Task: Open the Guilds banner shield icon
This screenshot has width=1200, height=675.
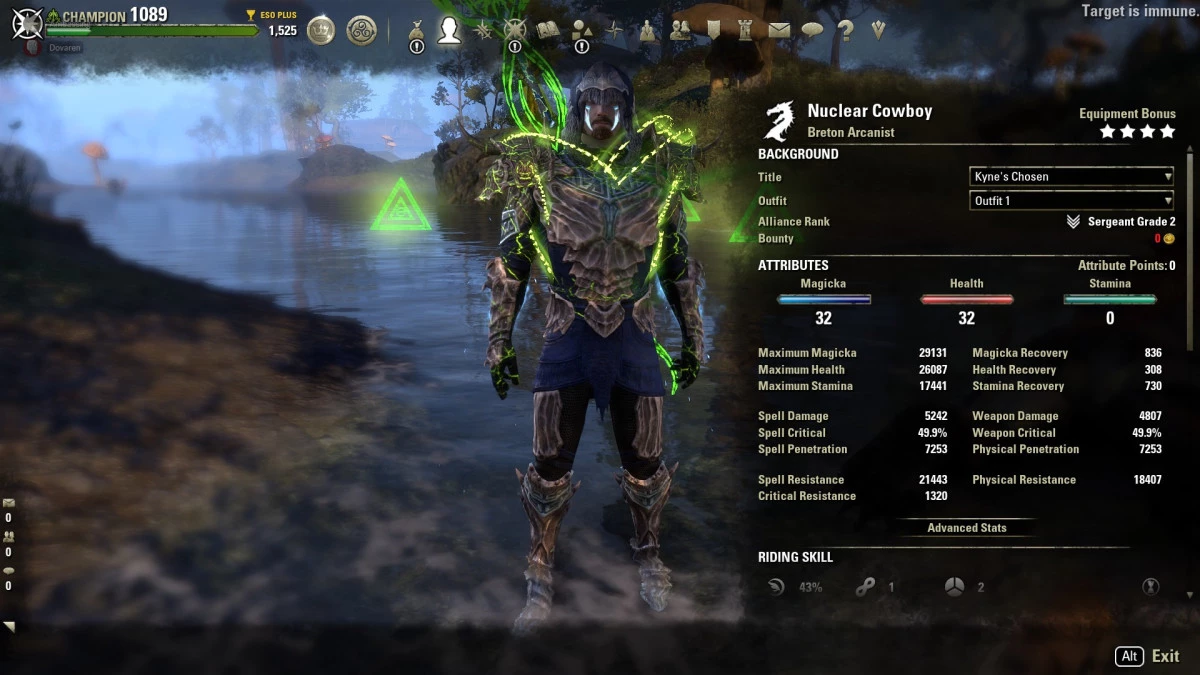Action: point(713,30)
